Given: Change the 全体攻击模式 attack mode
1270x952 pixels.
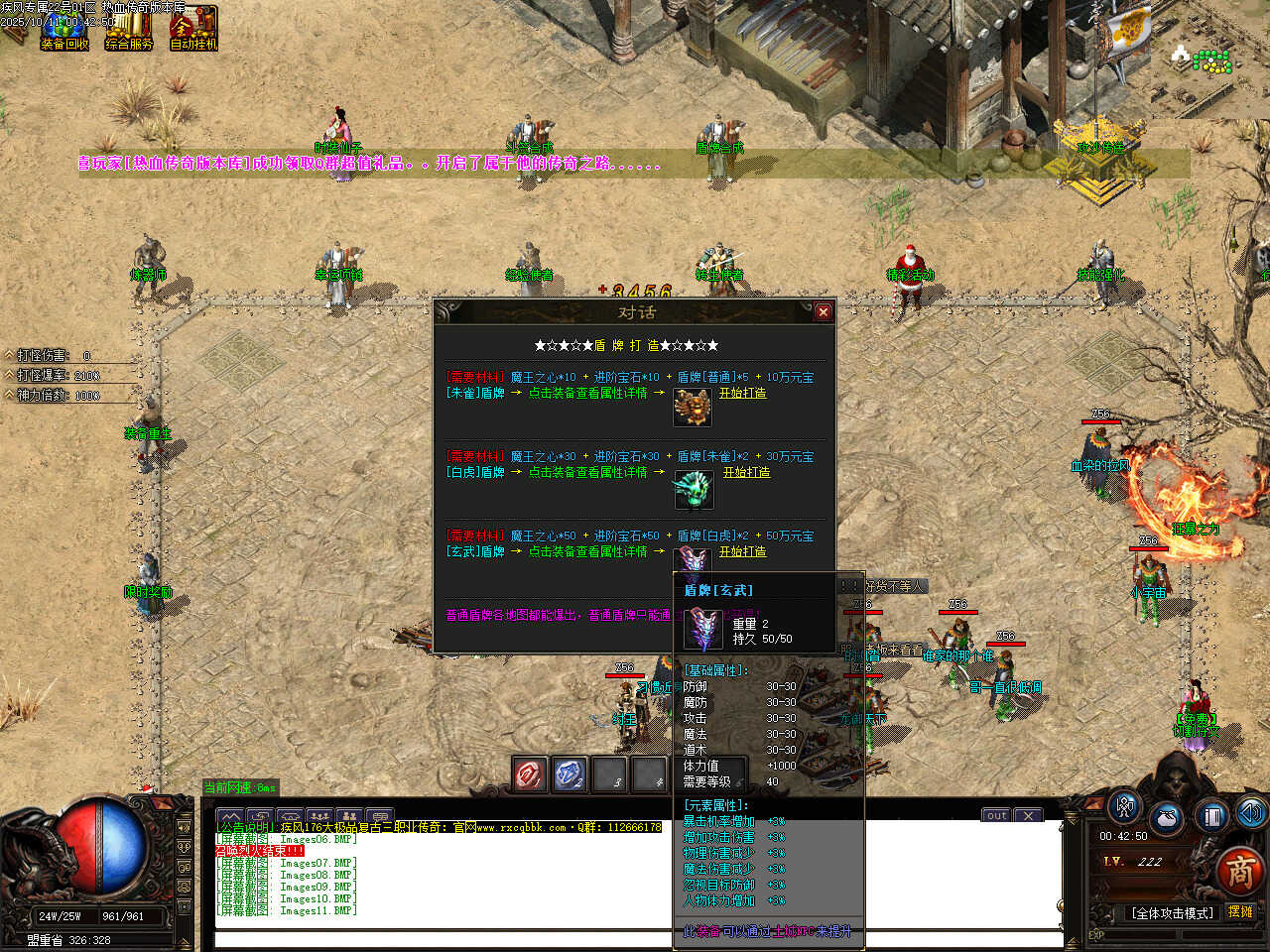Looking at the screenshot, I should click(1172, 912).
